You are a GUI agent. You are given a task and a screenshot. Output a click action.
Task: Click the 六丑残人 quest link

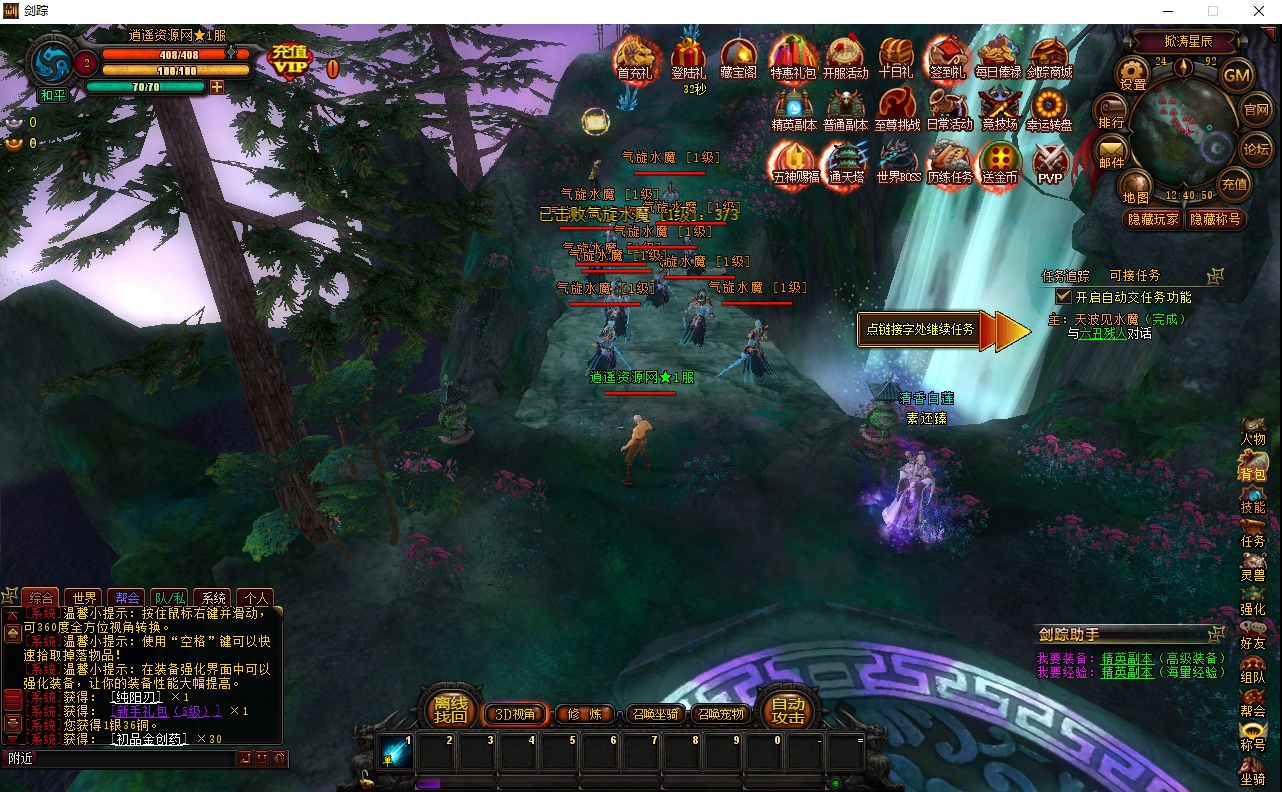point(1102,333)
